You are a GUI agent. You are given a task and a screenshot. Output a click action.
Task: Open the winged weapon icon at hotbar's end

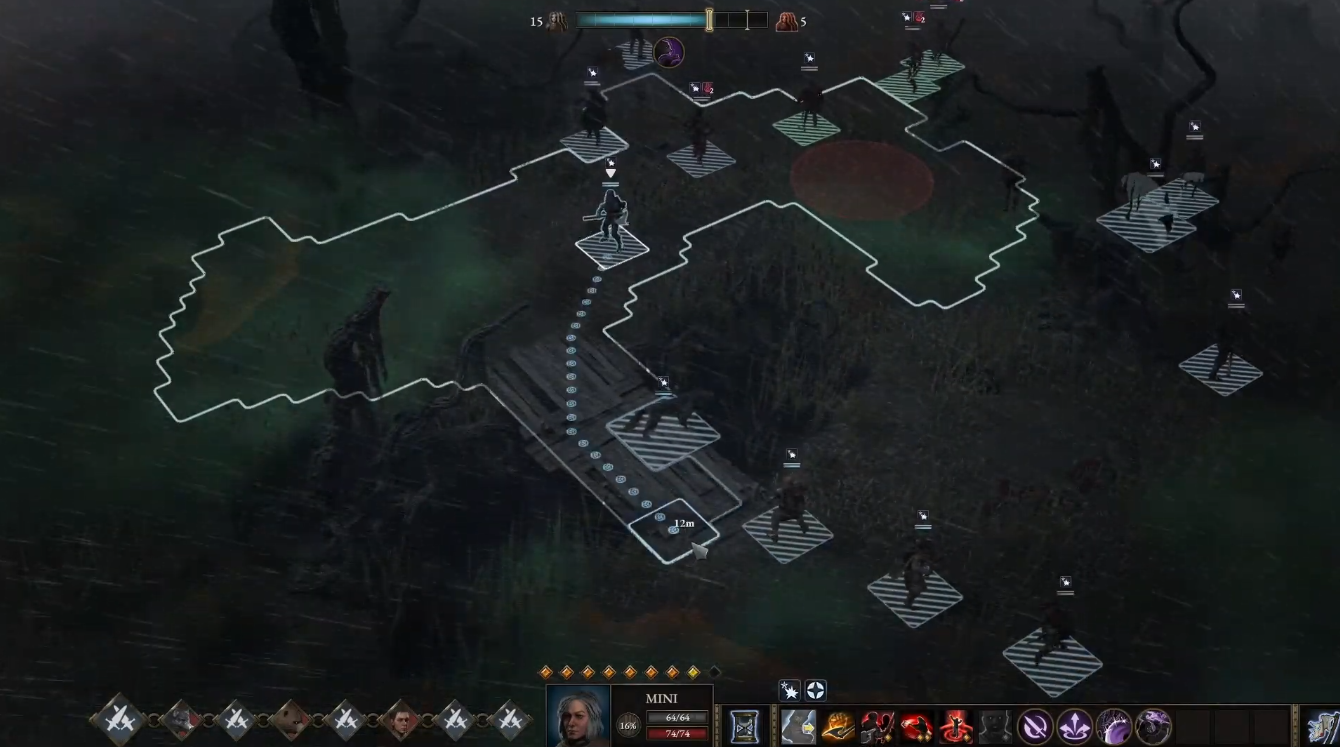pyautogui.click(x=1324, y=727)
